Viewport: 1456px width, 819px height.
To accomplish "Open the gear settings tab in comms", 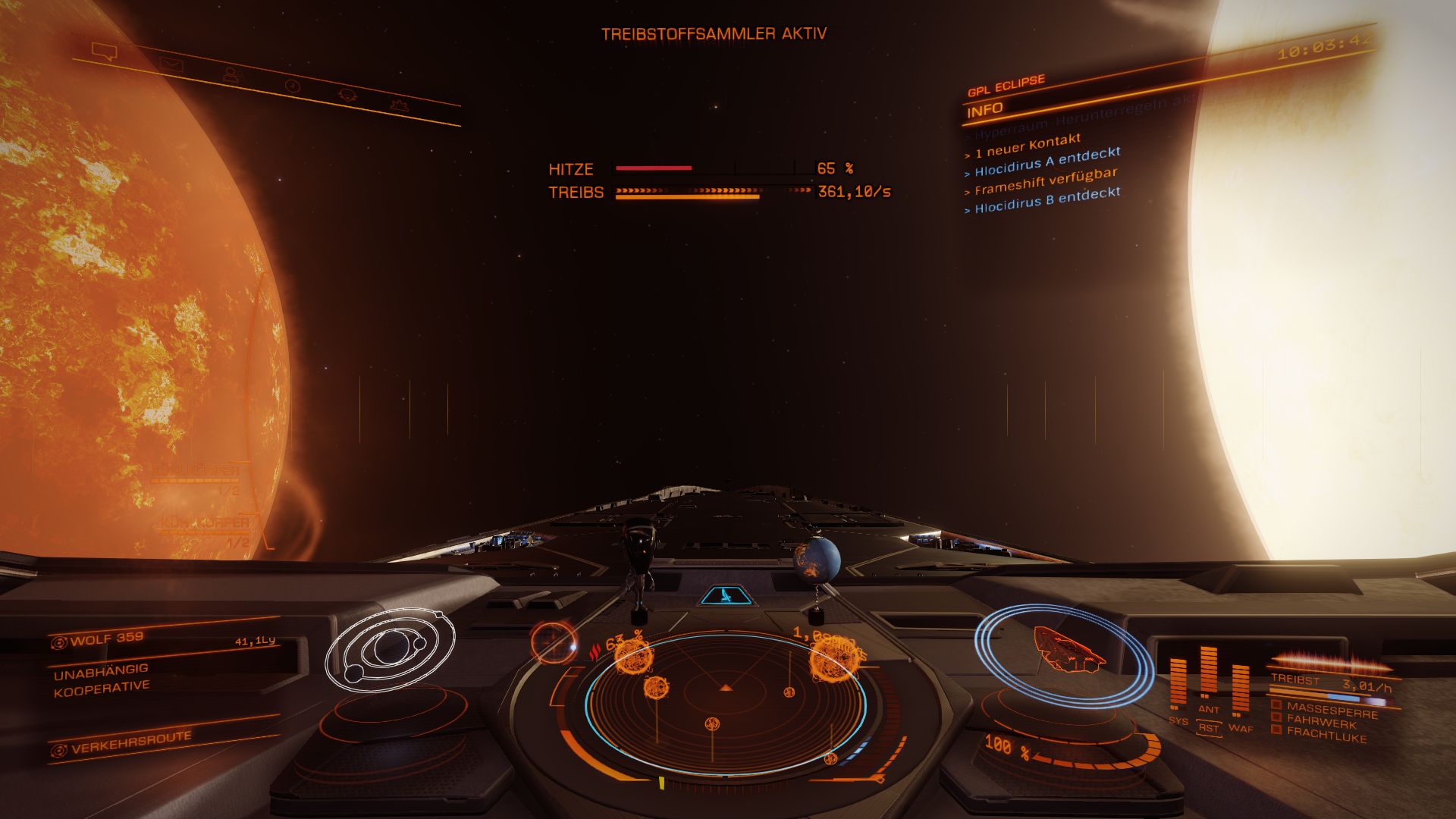I will click(399, 105).
